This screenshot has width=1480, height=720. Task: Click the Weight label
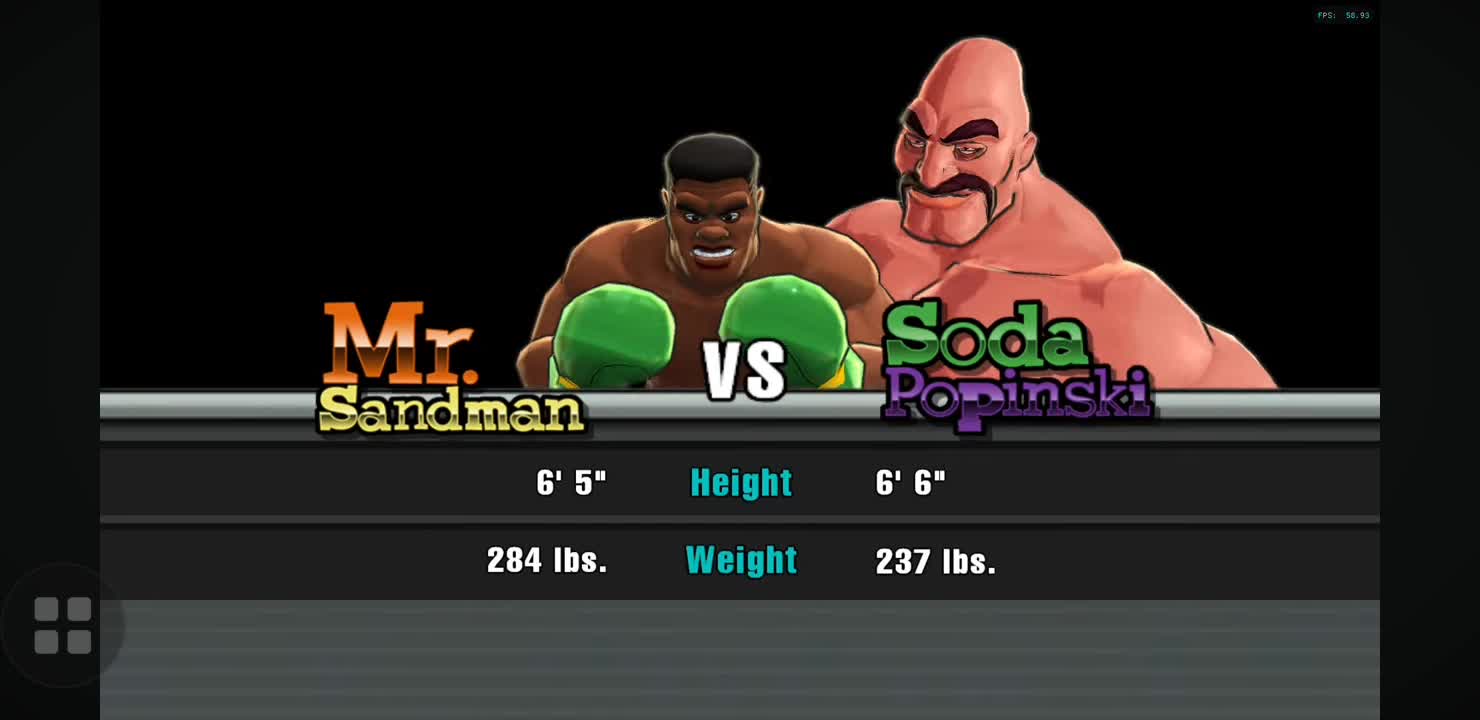(740, 561)
